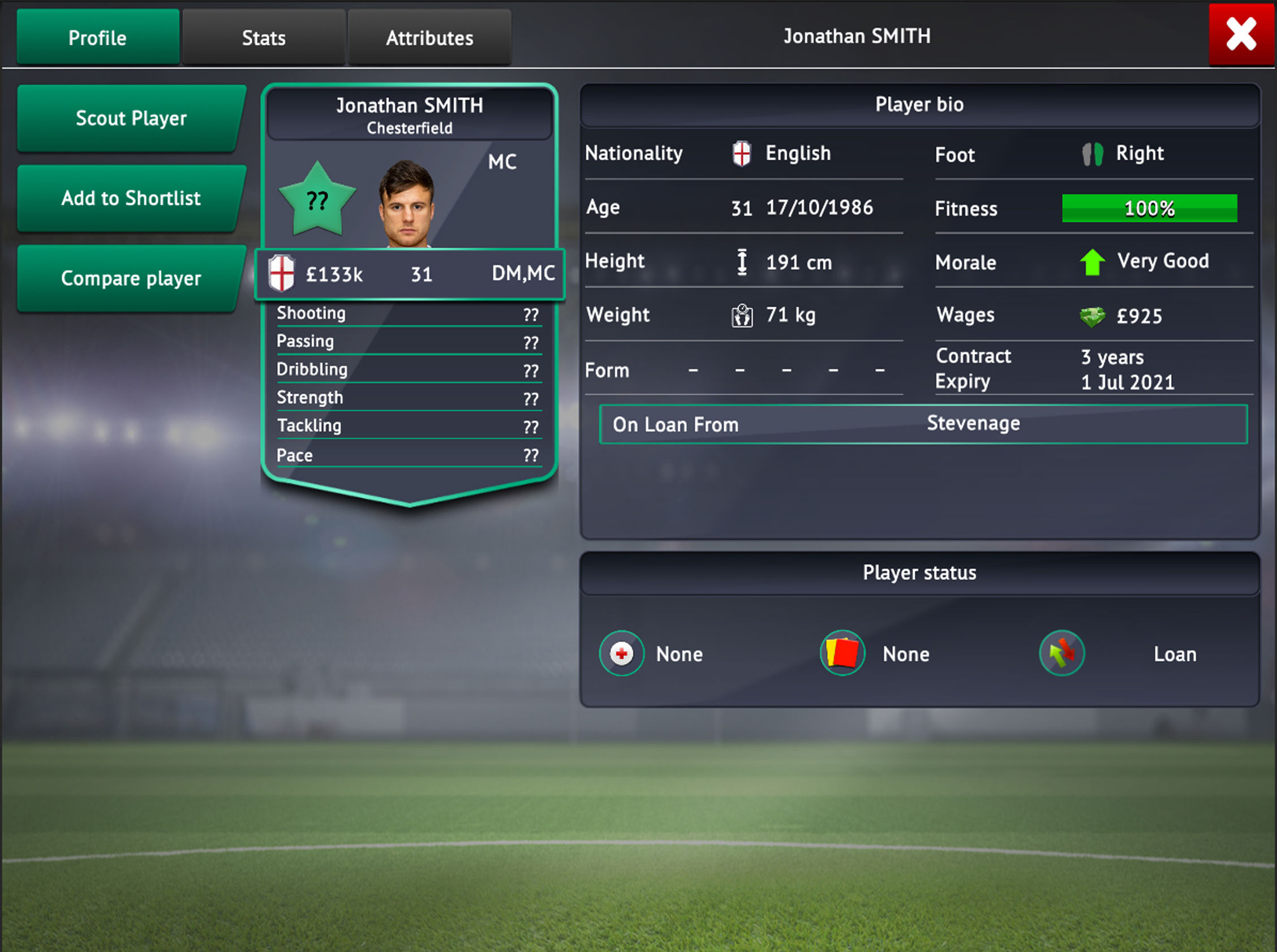Image resolution: width=1277 pixels, height=952 pixels.
Task: Click the green star rating badge
Action: coord(317,200)
